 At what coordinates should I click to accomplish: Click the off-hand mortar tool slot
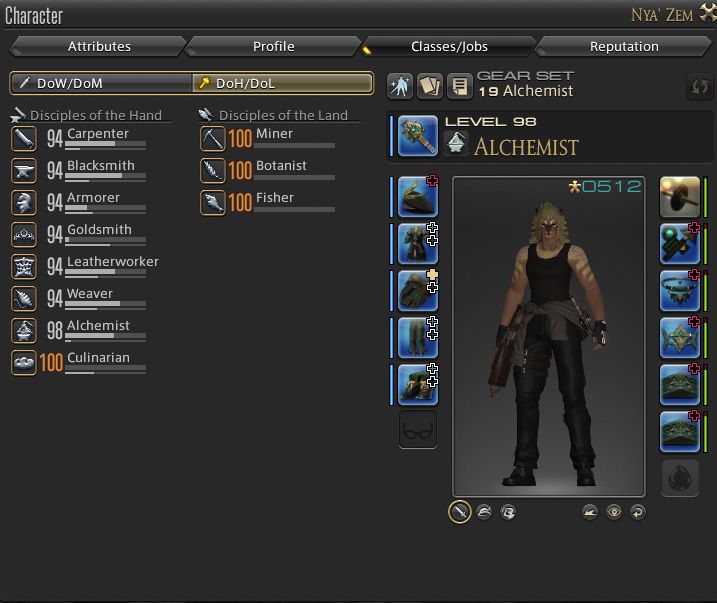tap(679, 197)
